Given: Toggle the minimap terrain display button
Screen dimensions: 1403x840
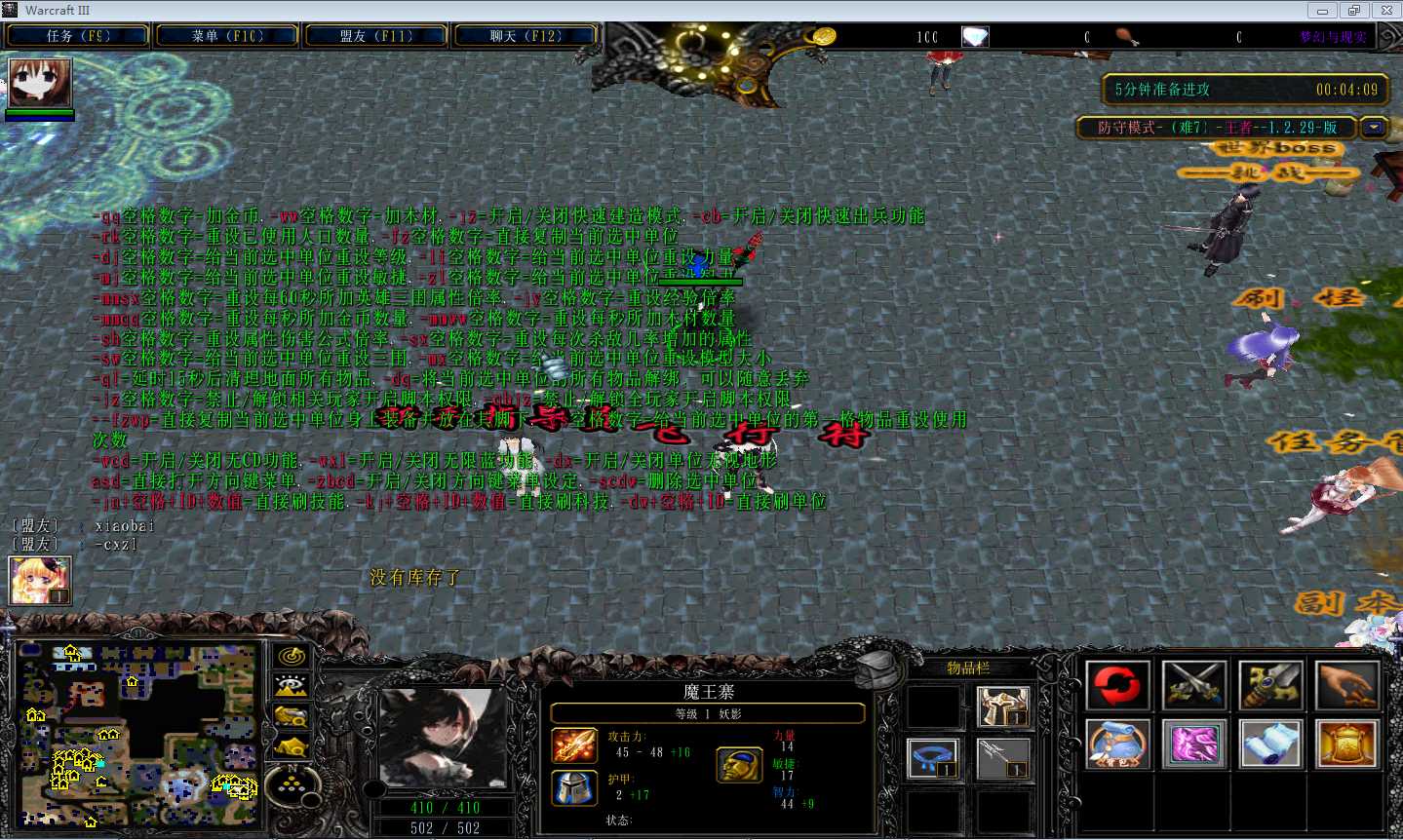Looking at the screenshot, I should pos(292,687).
